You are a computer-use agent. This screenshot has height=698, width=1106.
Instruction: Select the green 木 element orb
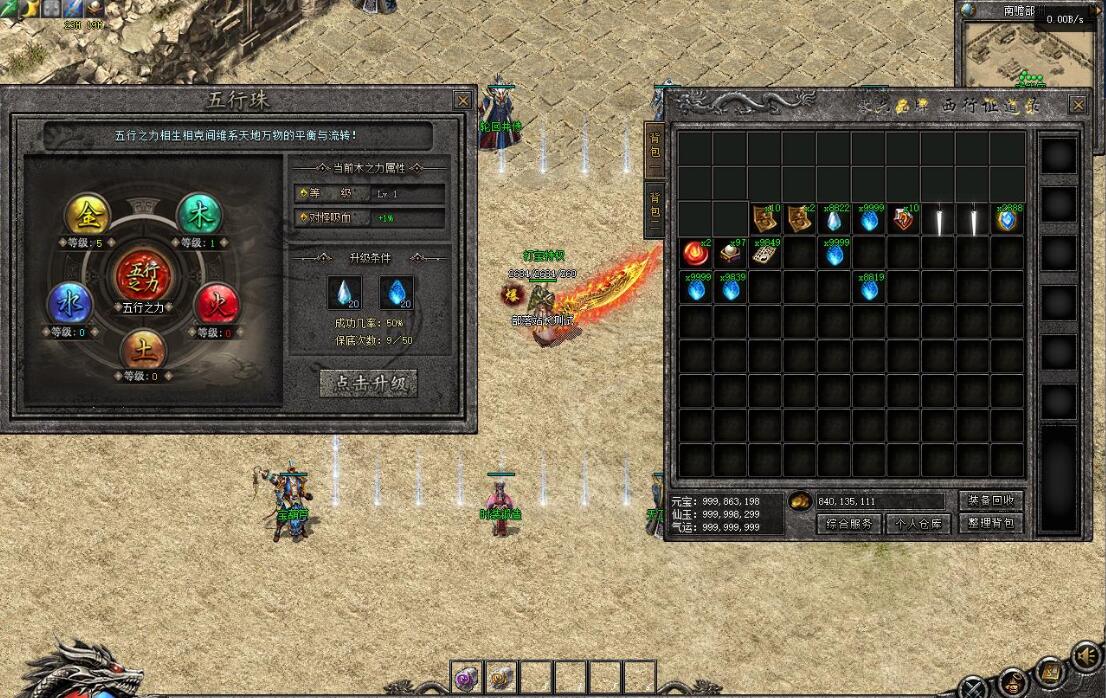pos(198,213)
